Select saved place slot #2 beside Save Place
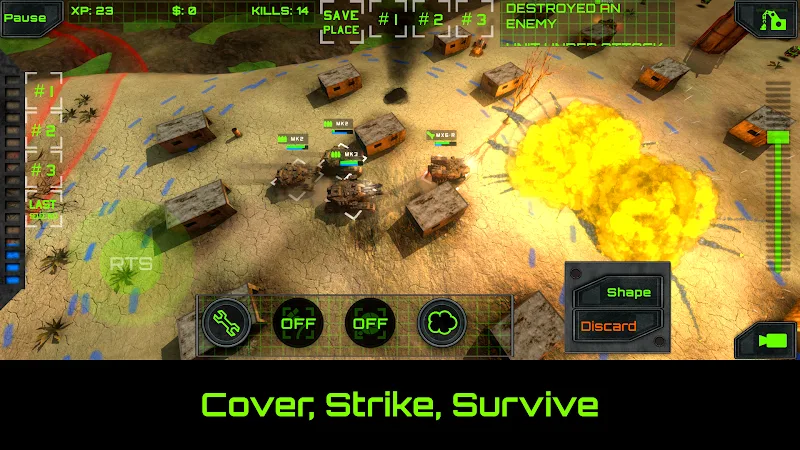This screenshot has height=450, width=800. click(431, 19)
